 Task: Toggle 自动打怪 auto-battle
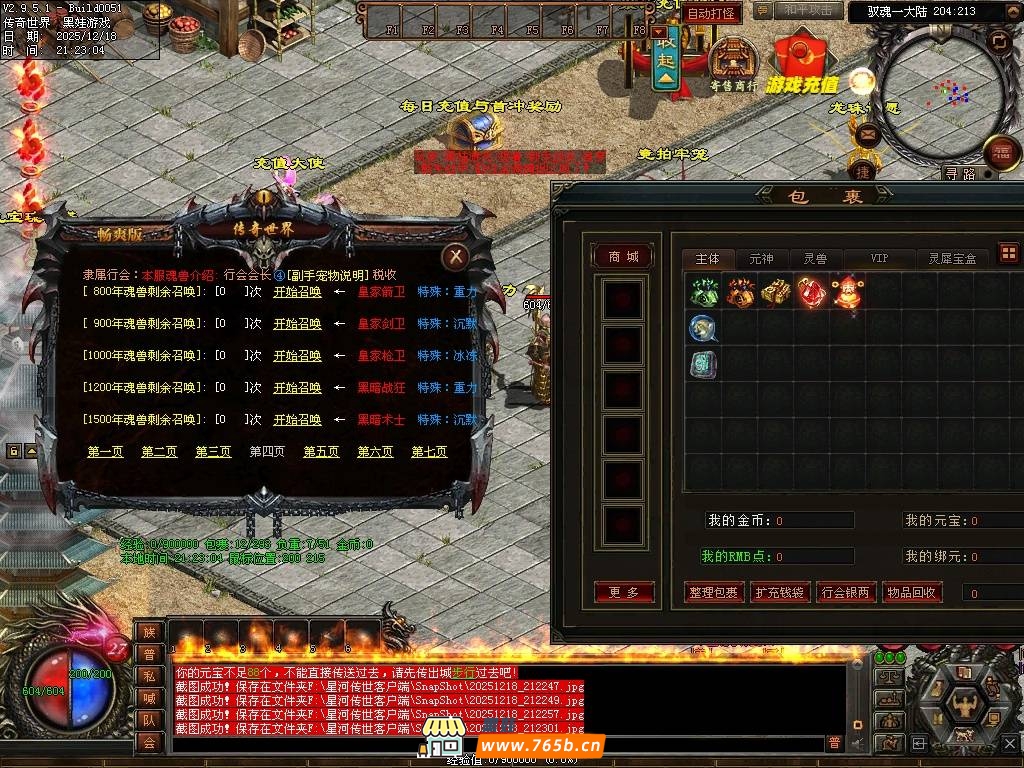pyautogui.click(x=711, y=14)
